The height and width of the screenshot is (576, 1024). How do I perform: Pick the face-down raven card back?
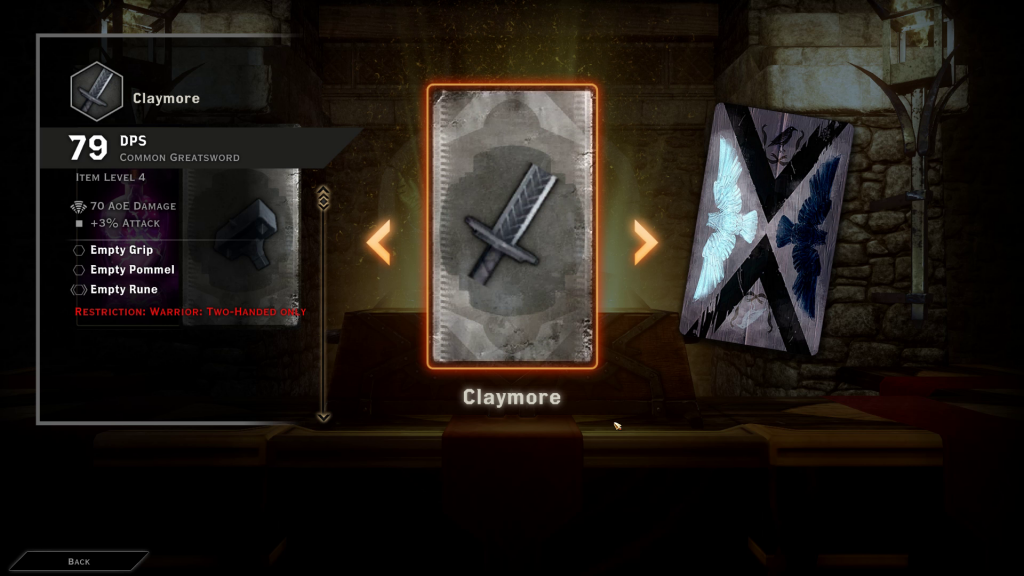click(768, 228)
